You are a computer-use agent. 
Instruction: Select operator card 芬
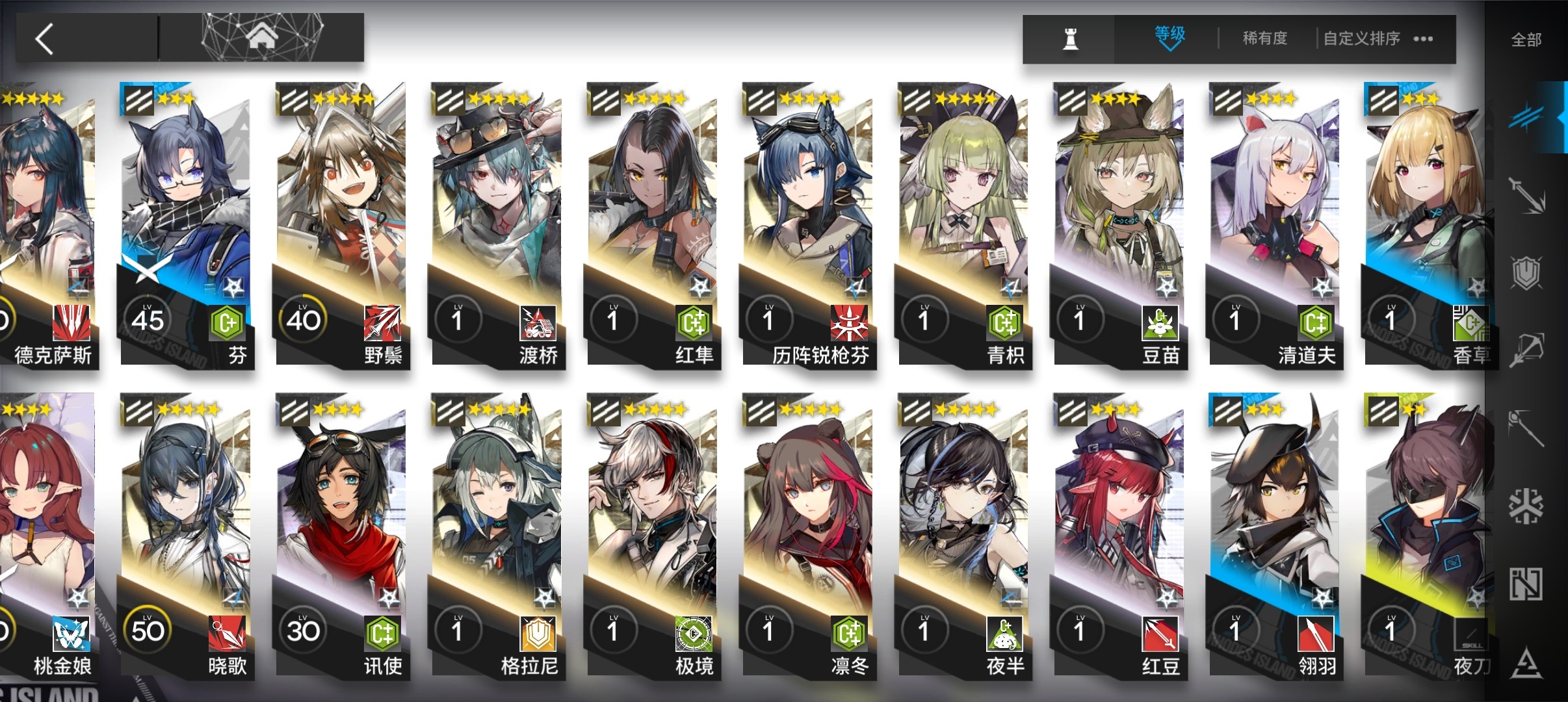(x=186, y=221)
